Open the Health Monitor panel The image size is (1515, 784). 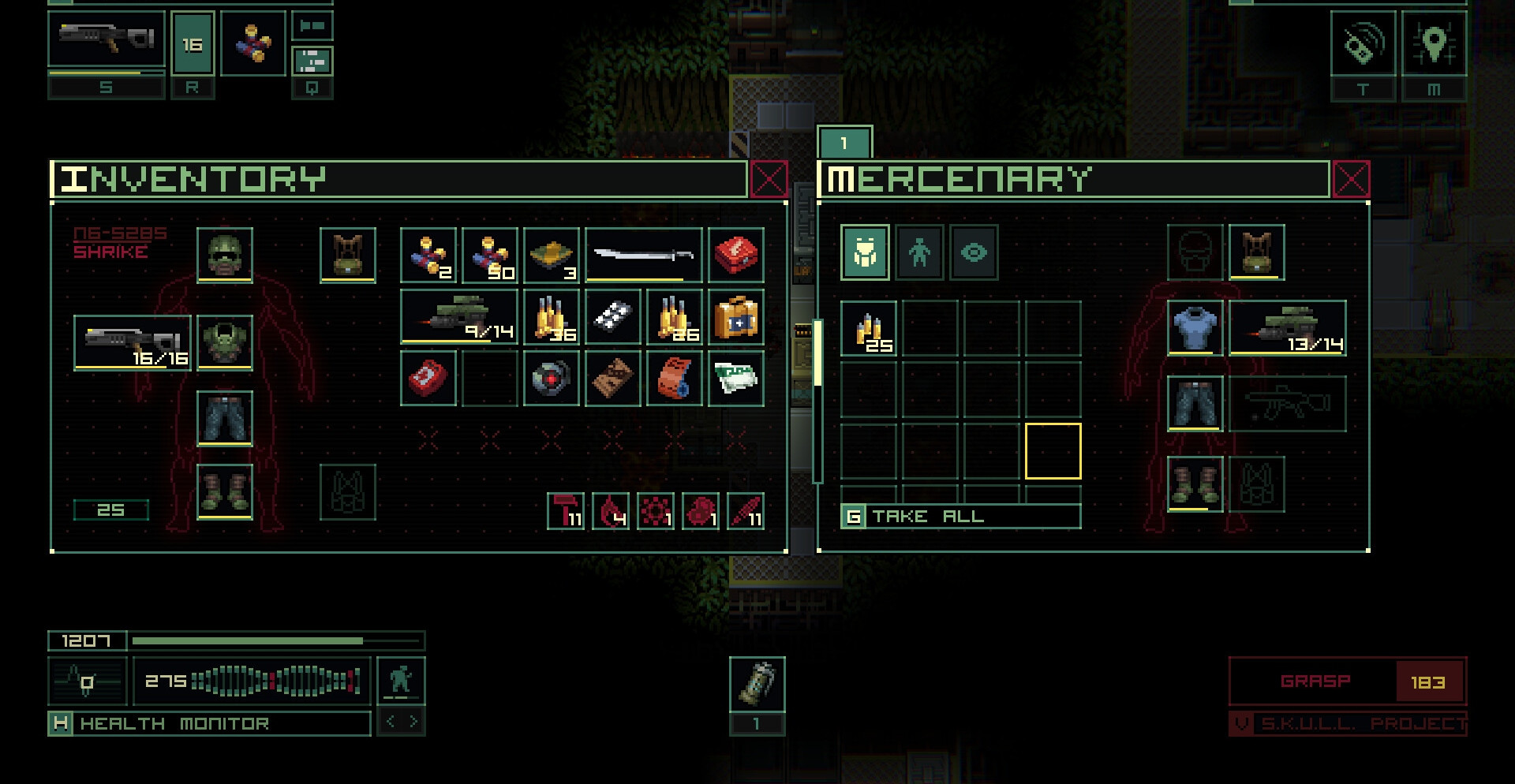click(210, 723)
